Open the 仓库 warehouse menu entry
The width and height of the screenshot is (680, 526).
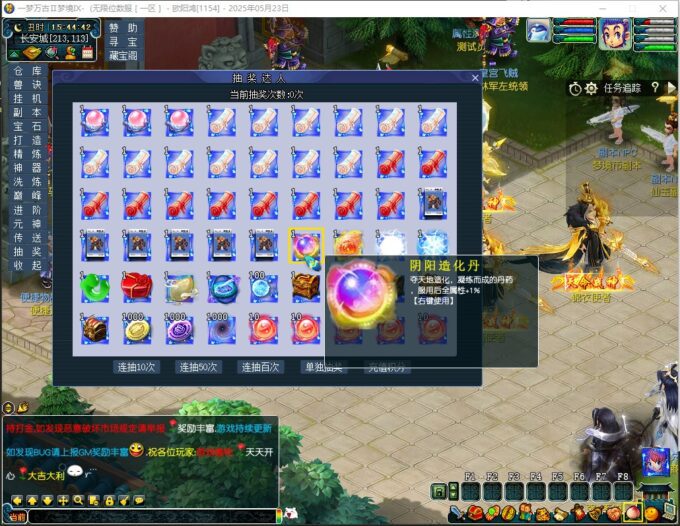point(27,72)
